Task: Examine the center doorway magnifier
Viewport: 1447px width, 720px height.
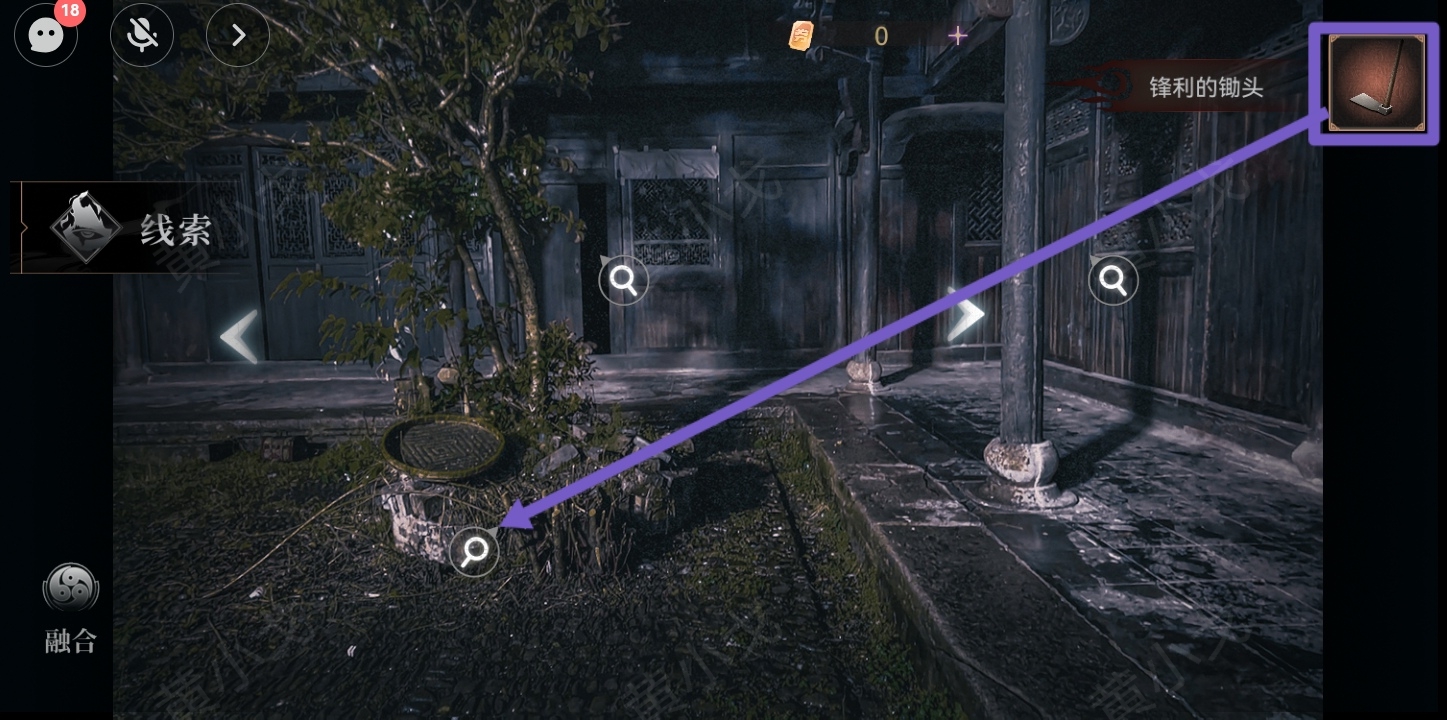Action: coord(623,280)
